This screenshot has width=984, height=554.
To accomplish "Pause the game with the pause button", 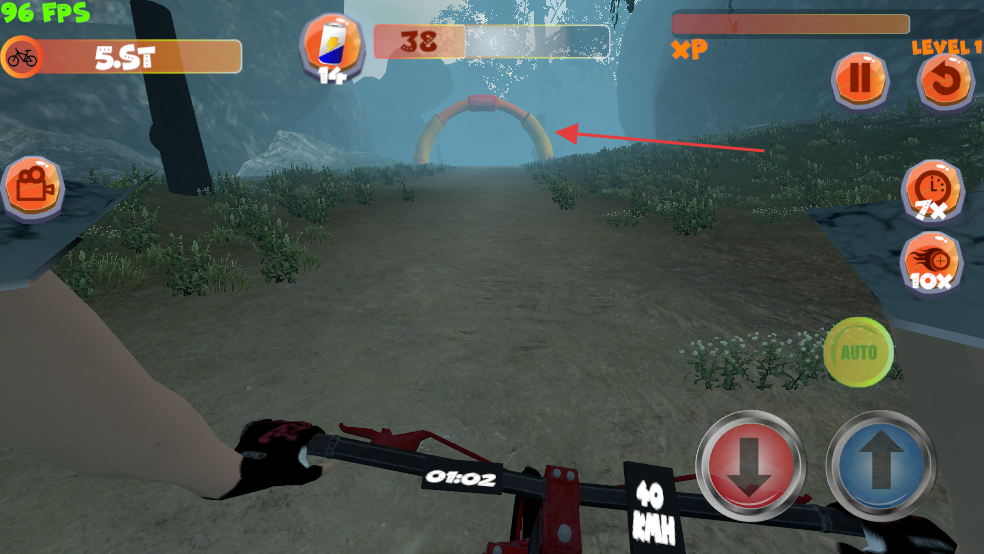I will click(x=860, y=80).
